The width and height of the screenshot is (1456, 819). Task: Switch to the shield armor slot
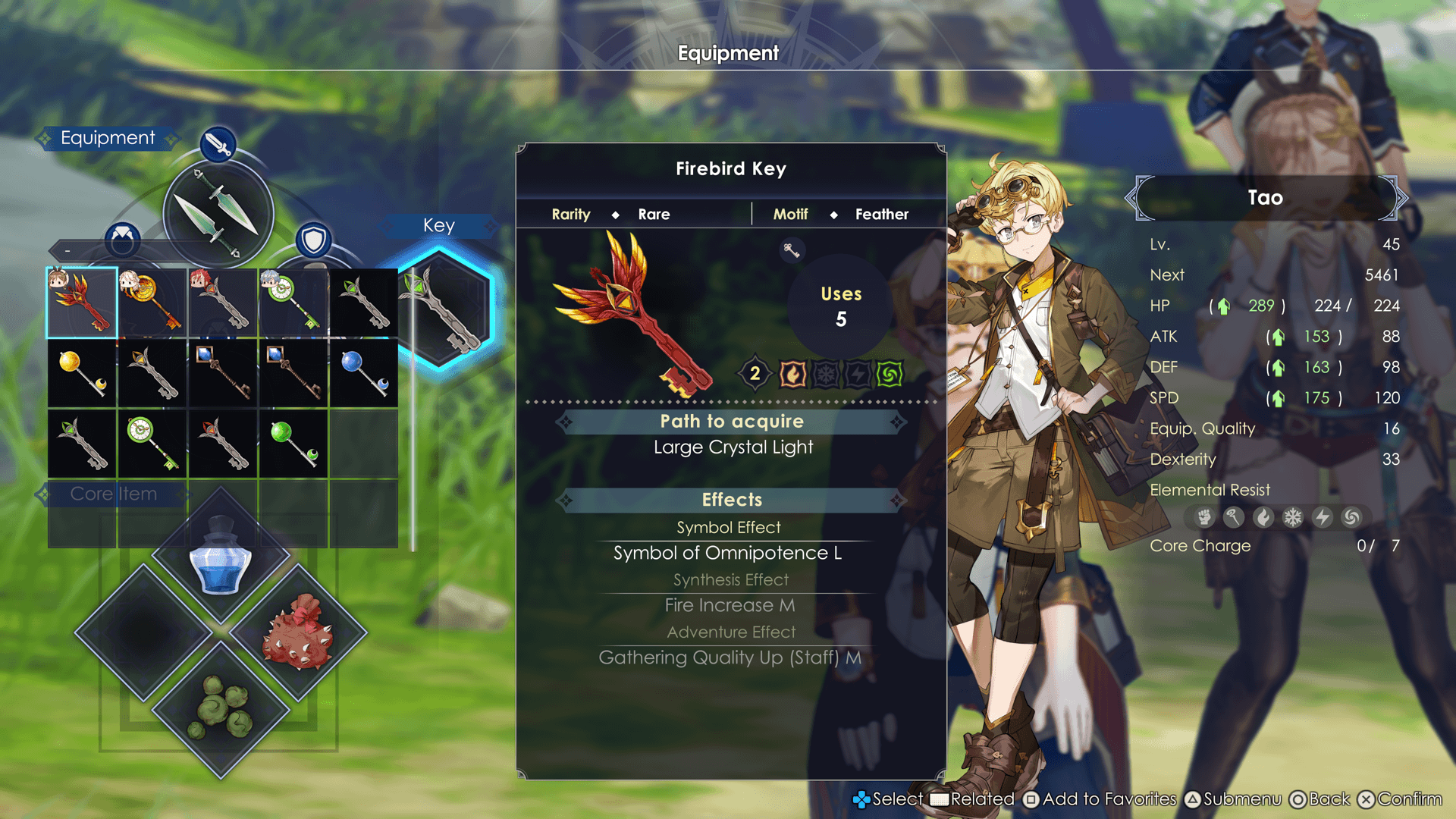[x=313, y=240]
